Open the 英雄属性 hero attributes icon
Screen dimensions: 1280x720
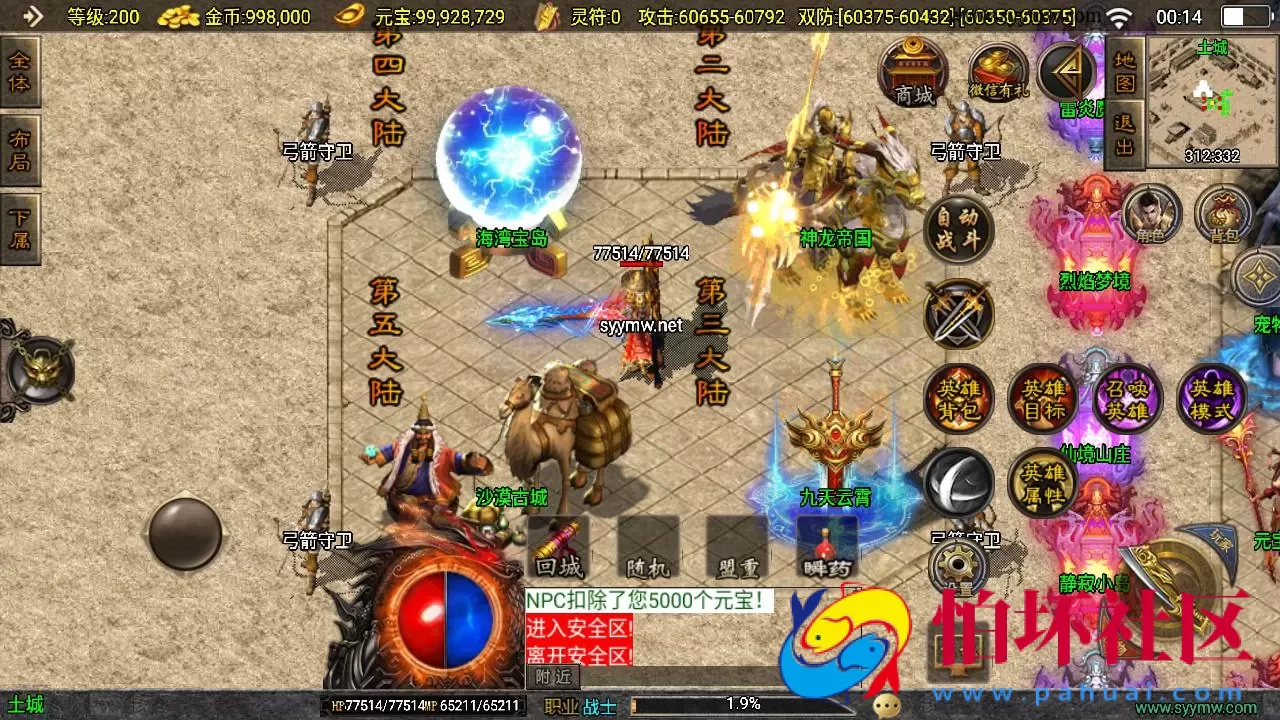[x=1044, y=483]
